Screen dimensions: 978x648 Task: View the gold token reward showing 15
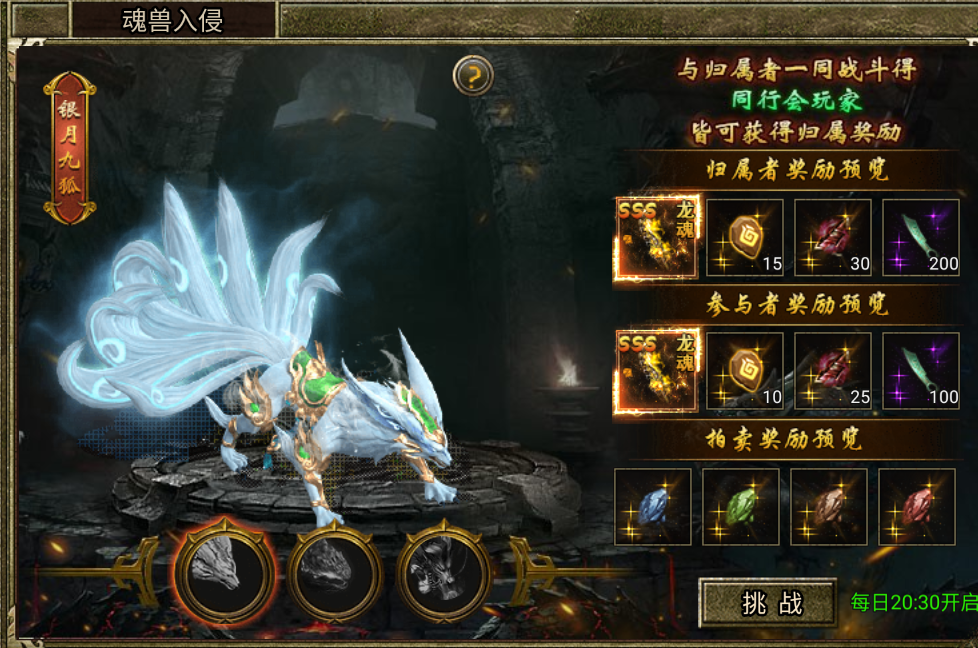[745, 237]
